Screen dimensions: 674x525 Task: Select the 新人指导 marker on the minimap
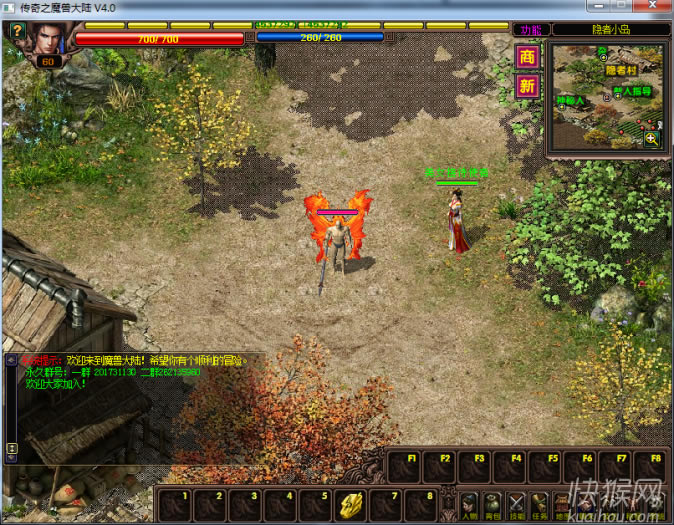[631, 91]
